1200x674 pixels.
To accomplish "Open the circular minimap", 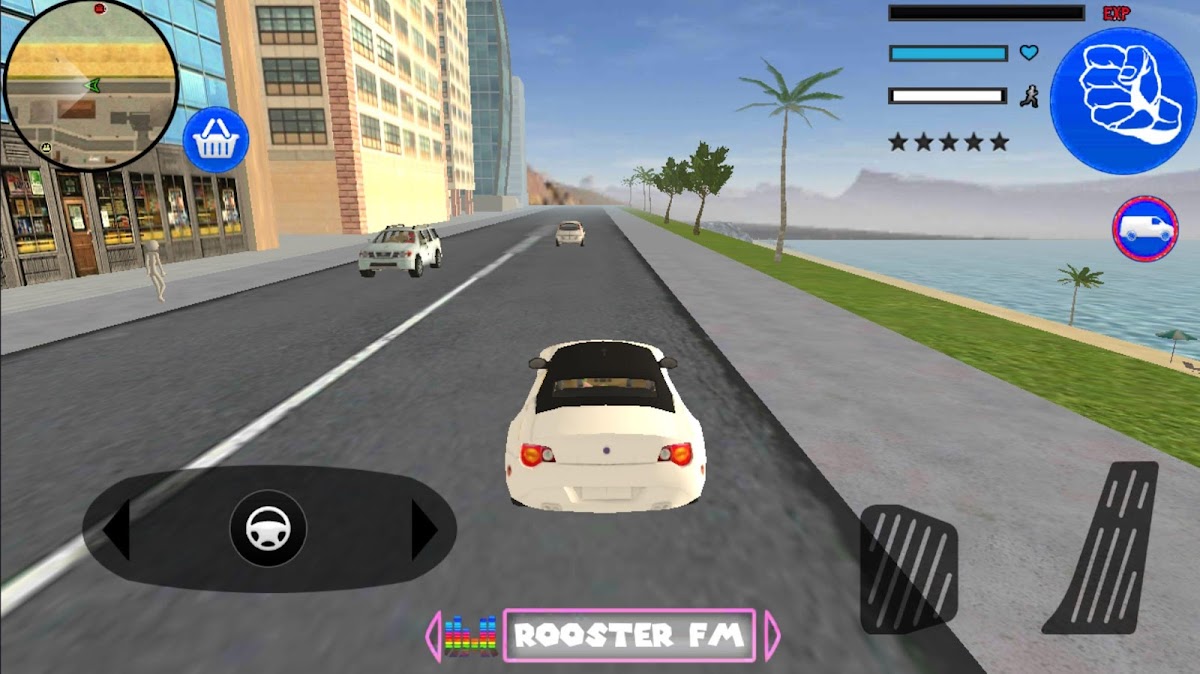I will tap(91, 84).
